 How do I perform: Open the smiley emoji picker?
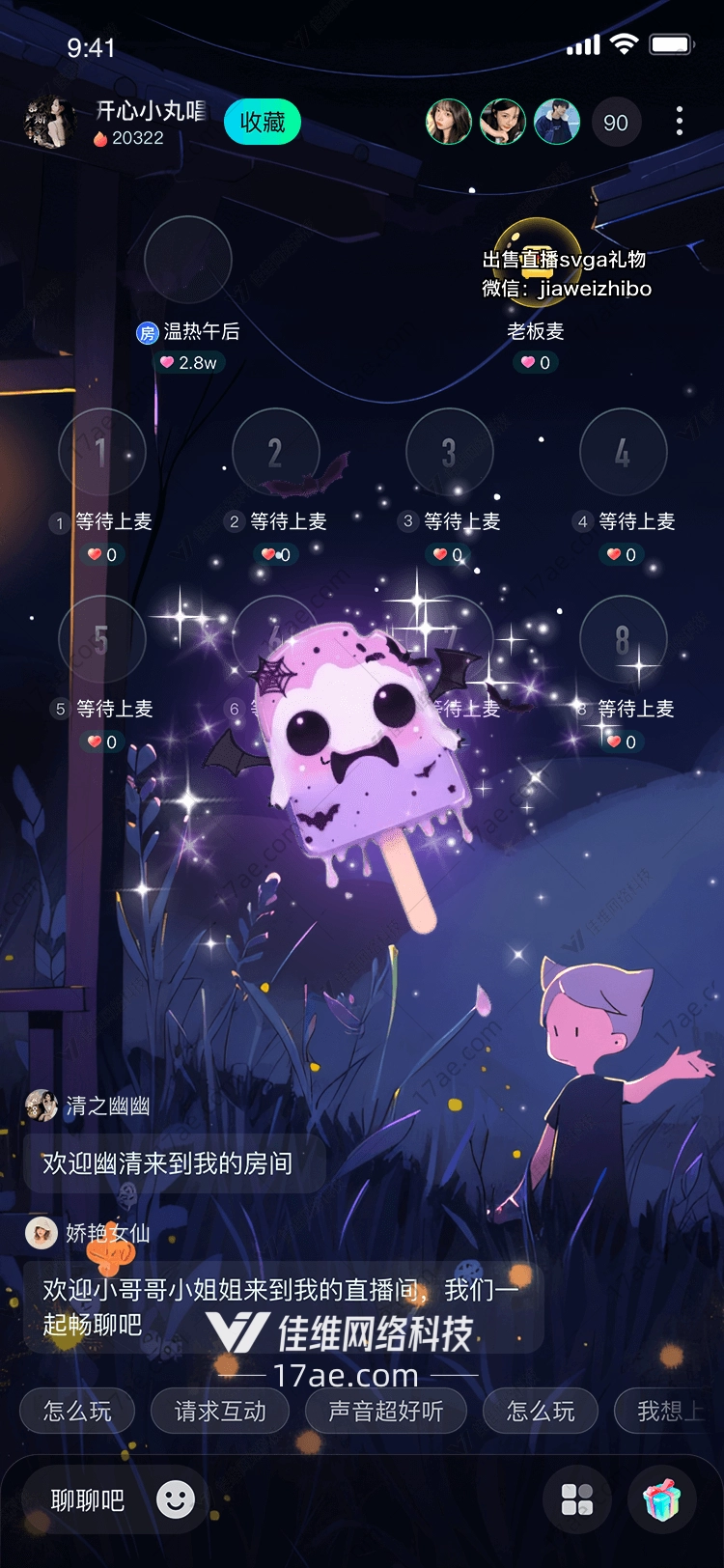click(176, 1499)
